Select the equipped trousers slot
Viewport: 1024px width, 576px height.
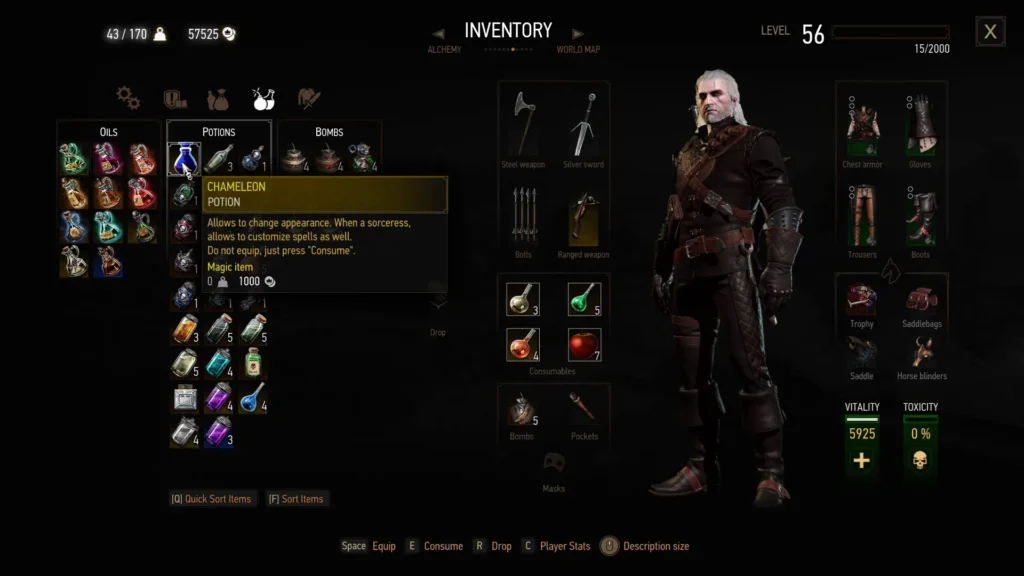pos(862,214)
